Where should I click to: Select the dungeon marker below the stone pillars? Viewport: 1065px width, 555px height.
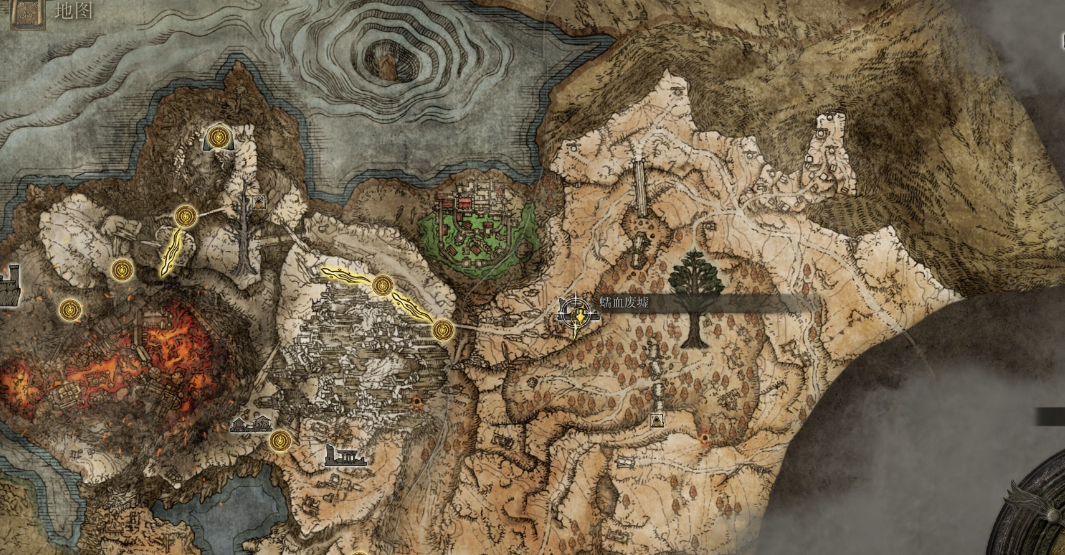(x=658, y=420)
